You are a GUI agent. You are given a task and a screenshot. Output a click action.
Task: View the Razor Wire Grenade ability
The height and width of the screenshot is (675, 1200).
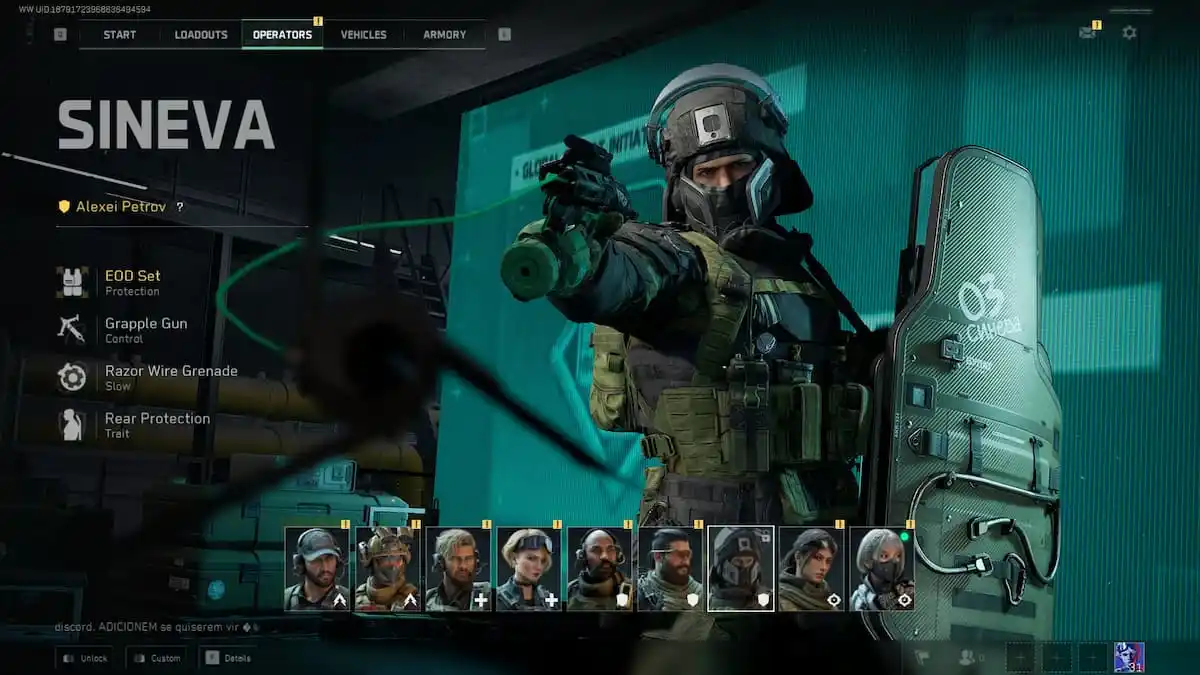170,377
